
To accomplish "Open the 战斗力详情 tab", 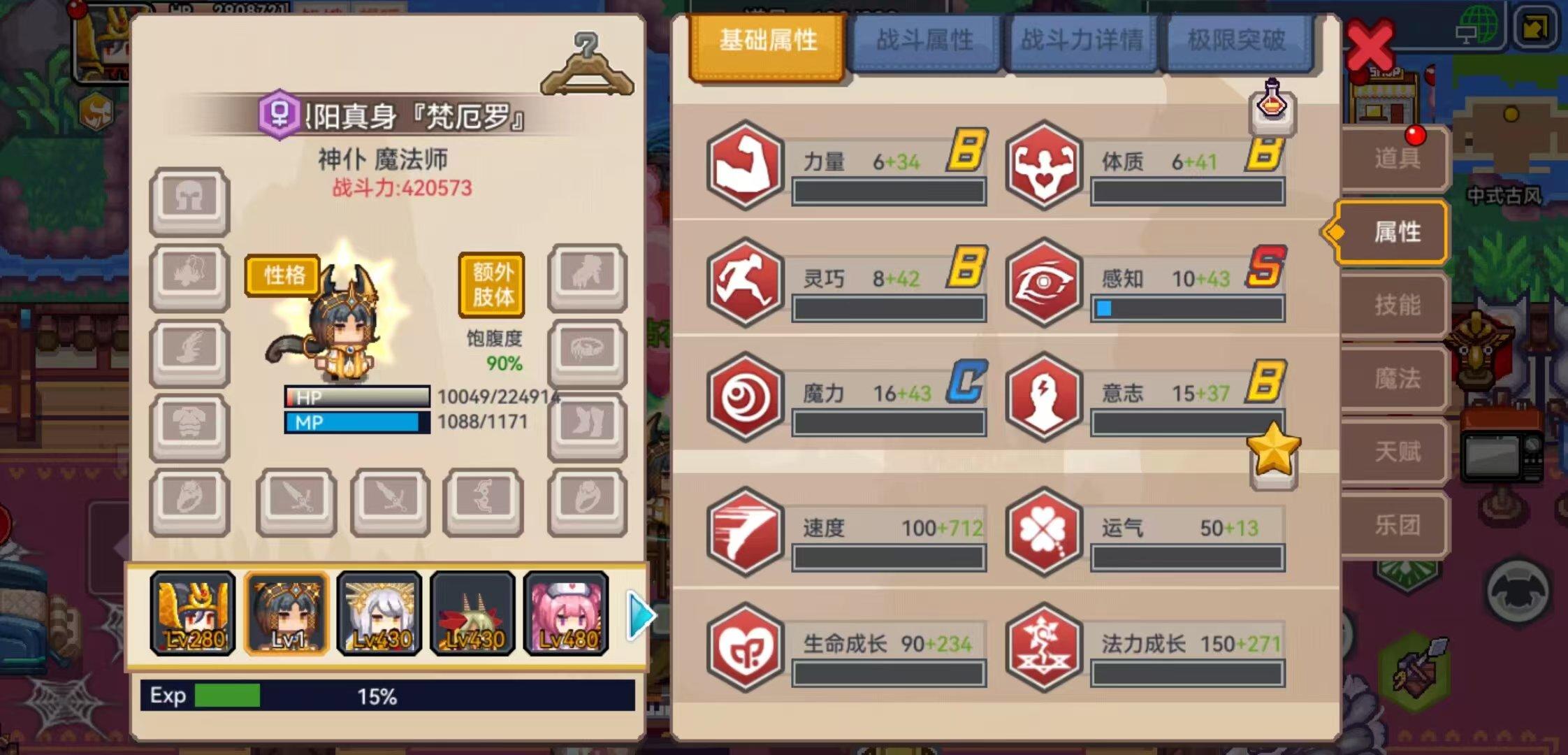I will coord(1082,41).
